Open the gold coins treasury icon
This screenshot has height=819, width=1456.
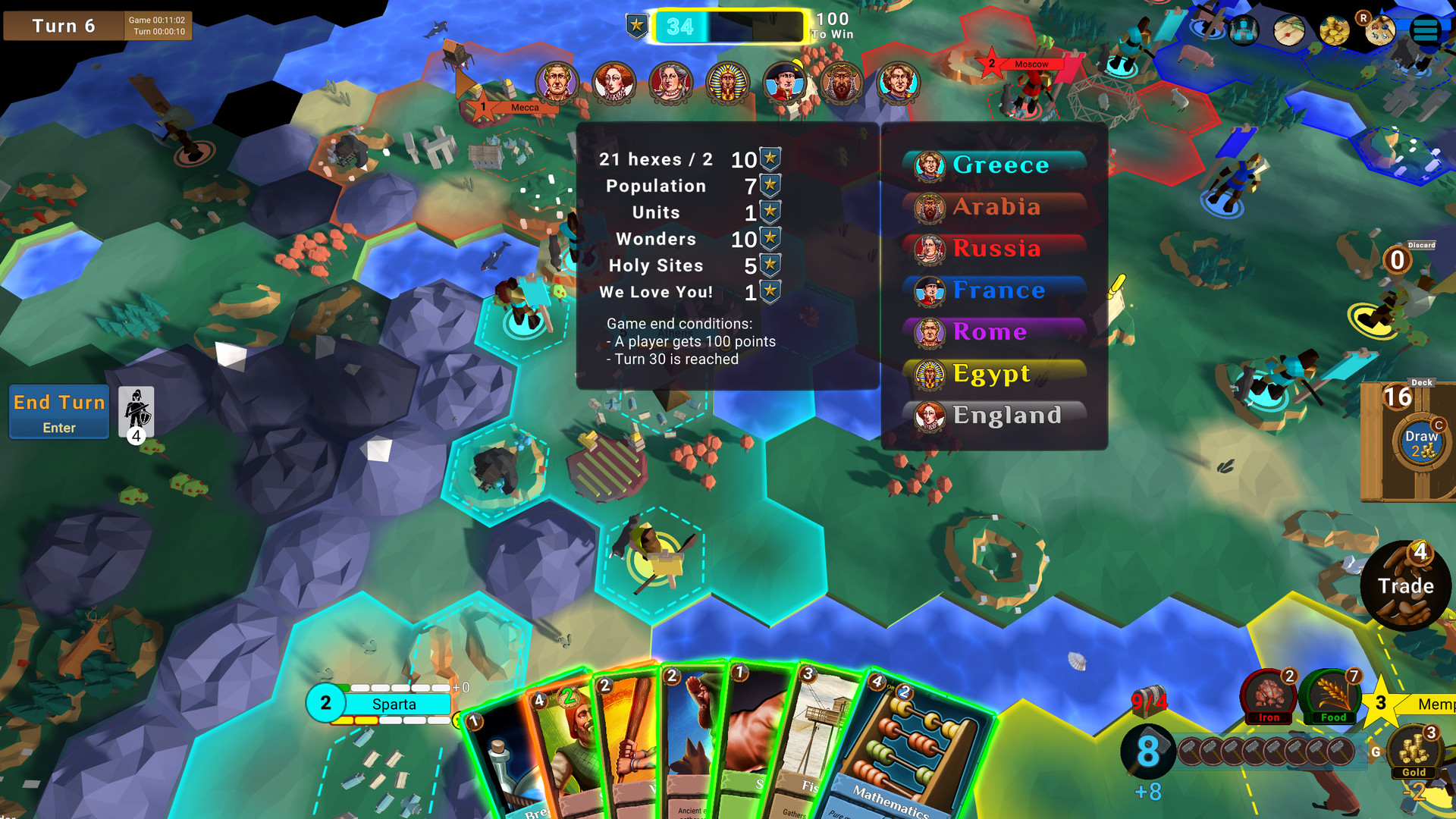click(1334, 30)
